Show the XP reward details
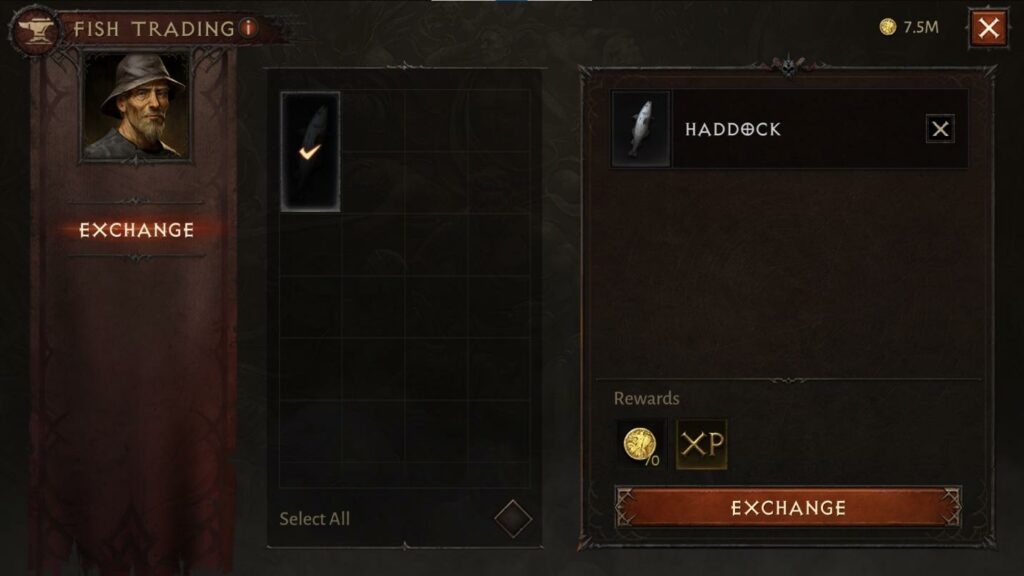This screenshot has width=1024, height=576. [x=702, y=444]
